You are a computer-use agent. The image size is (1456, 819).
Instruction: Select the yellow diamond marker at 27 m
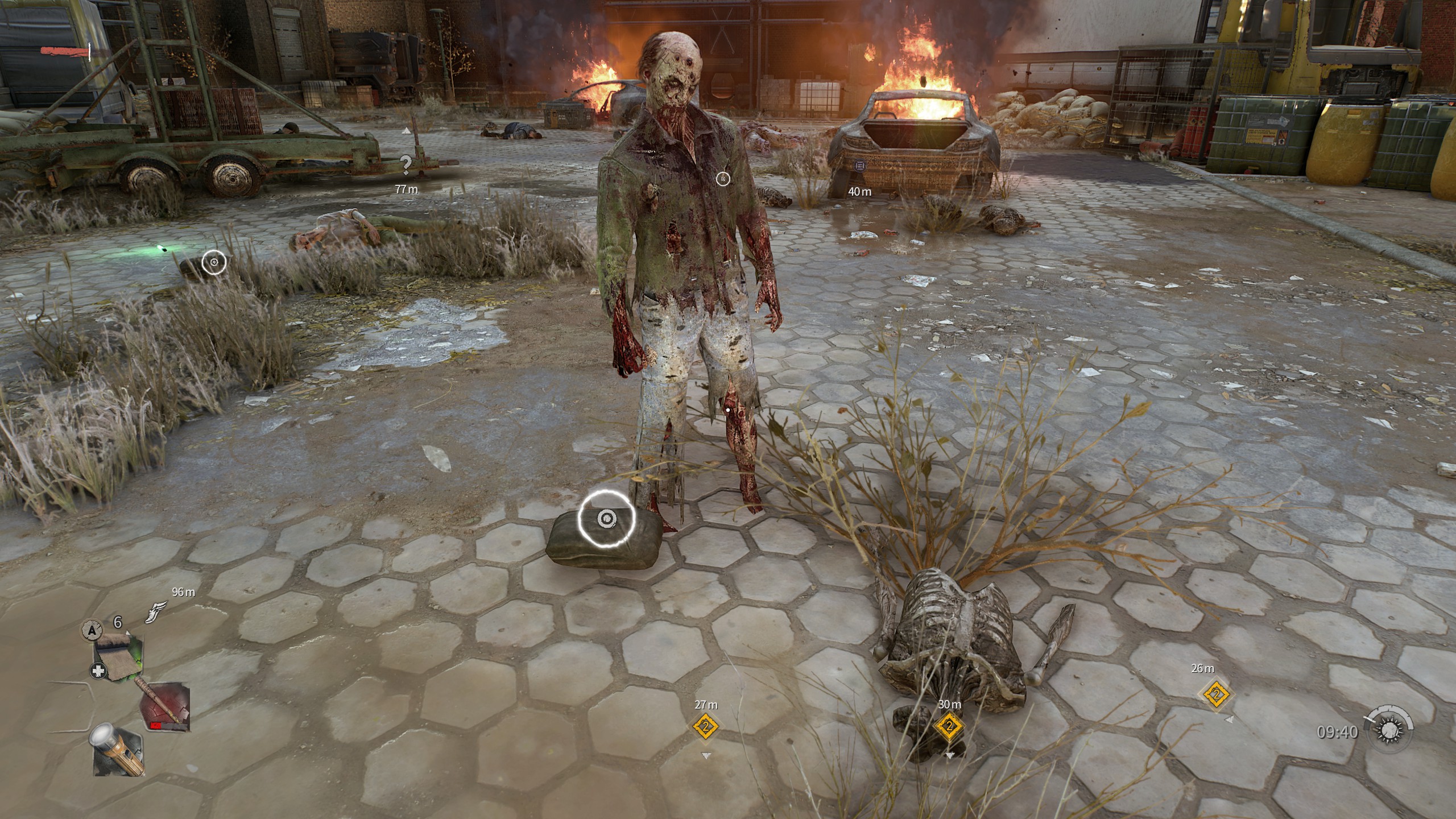706,727
